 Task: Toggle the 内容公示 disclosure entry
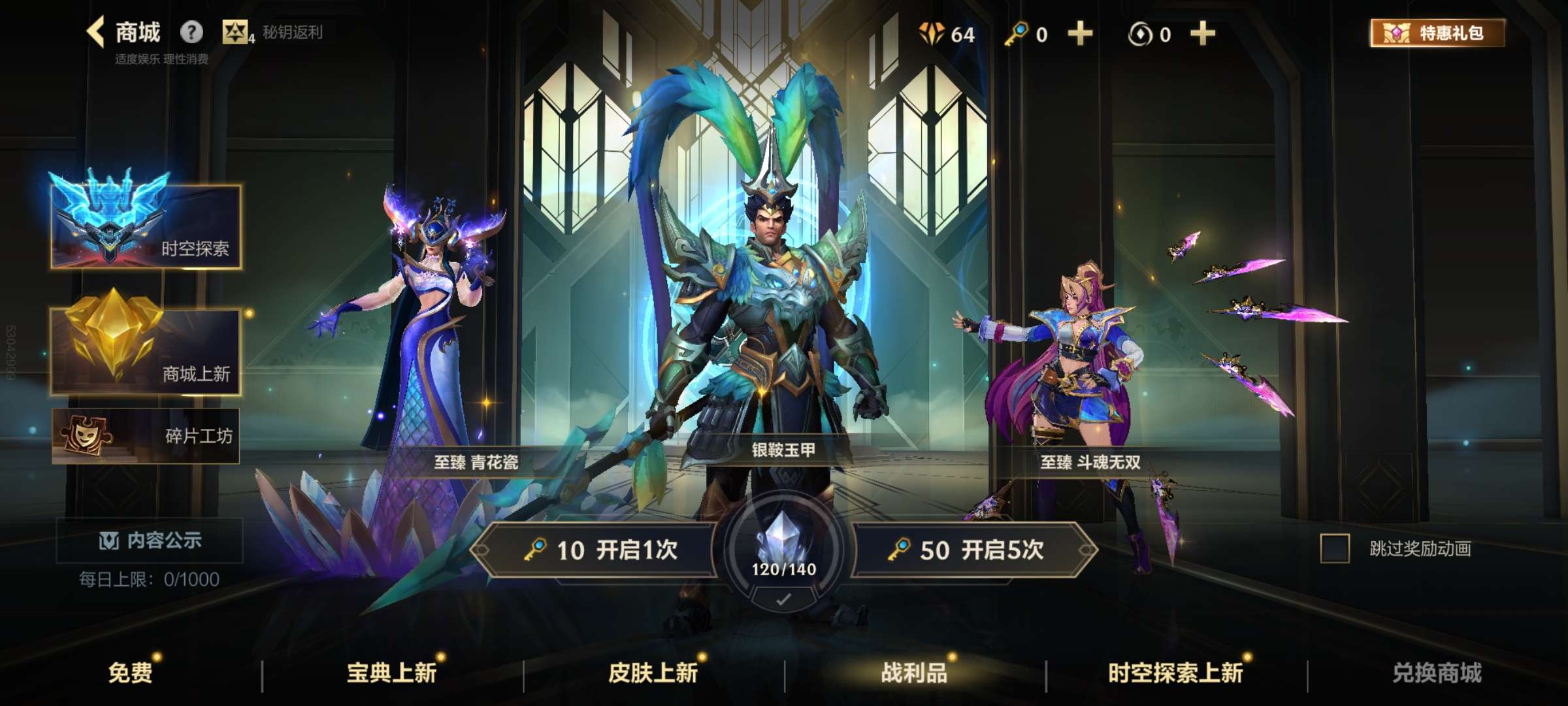coord(157,541)
